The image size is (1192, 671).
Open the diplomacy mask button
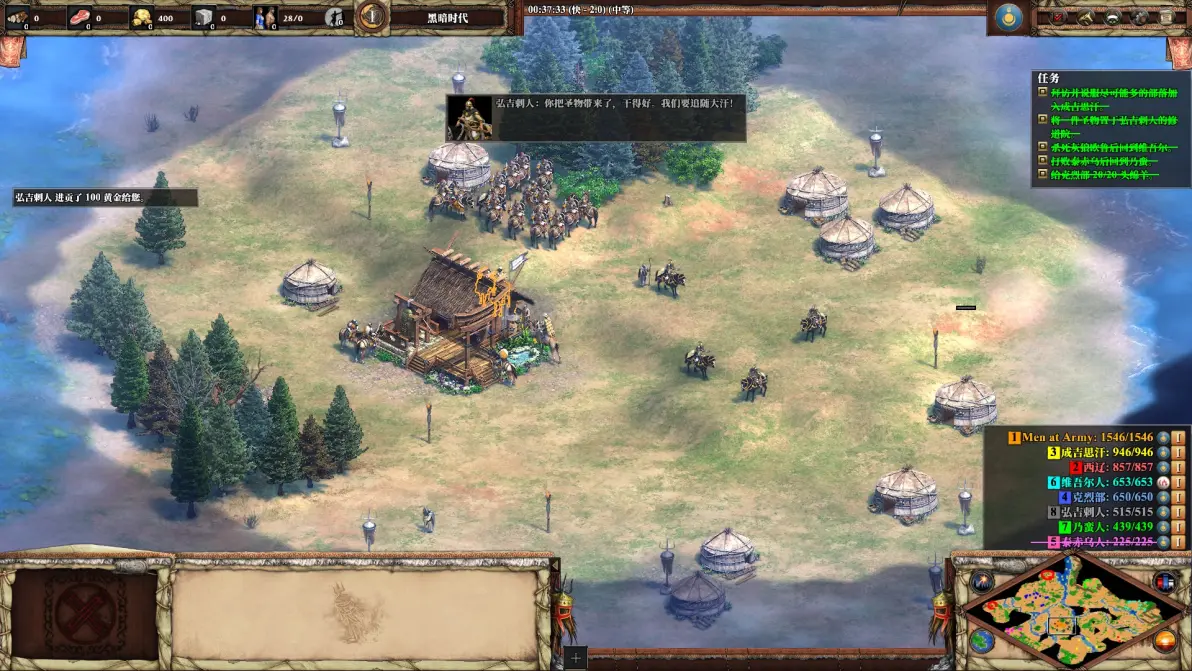(1111, 17)
